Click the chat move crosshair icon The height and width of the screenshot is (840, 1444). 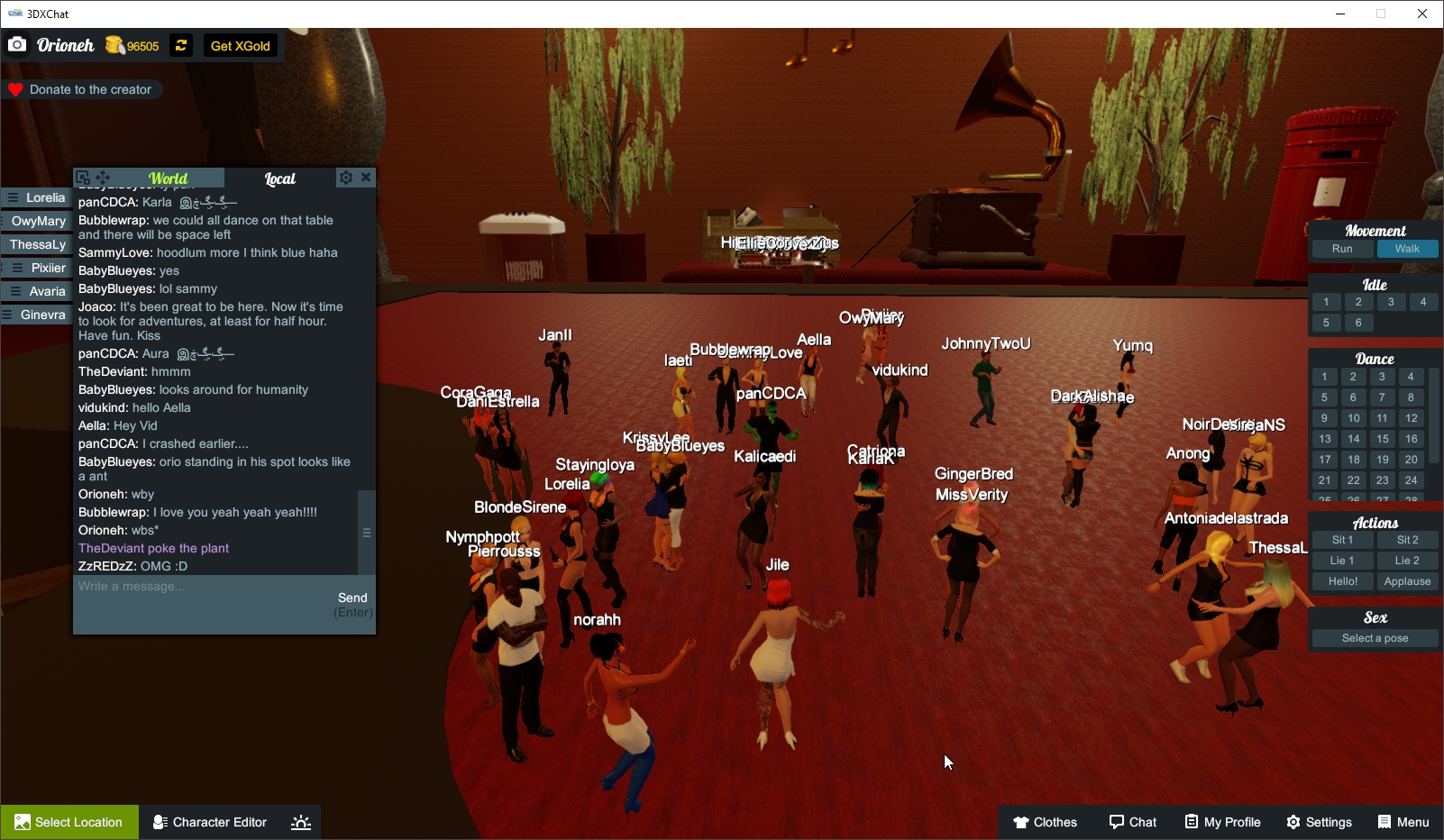(x=104, y=178)
